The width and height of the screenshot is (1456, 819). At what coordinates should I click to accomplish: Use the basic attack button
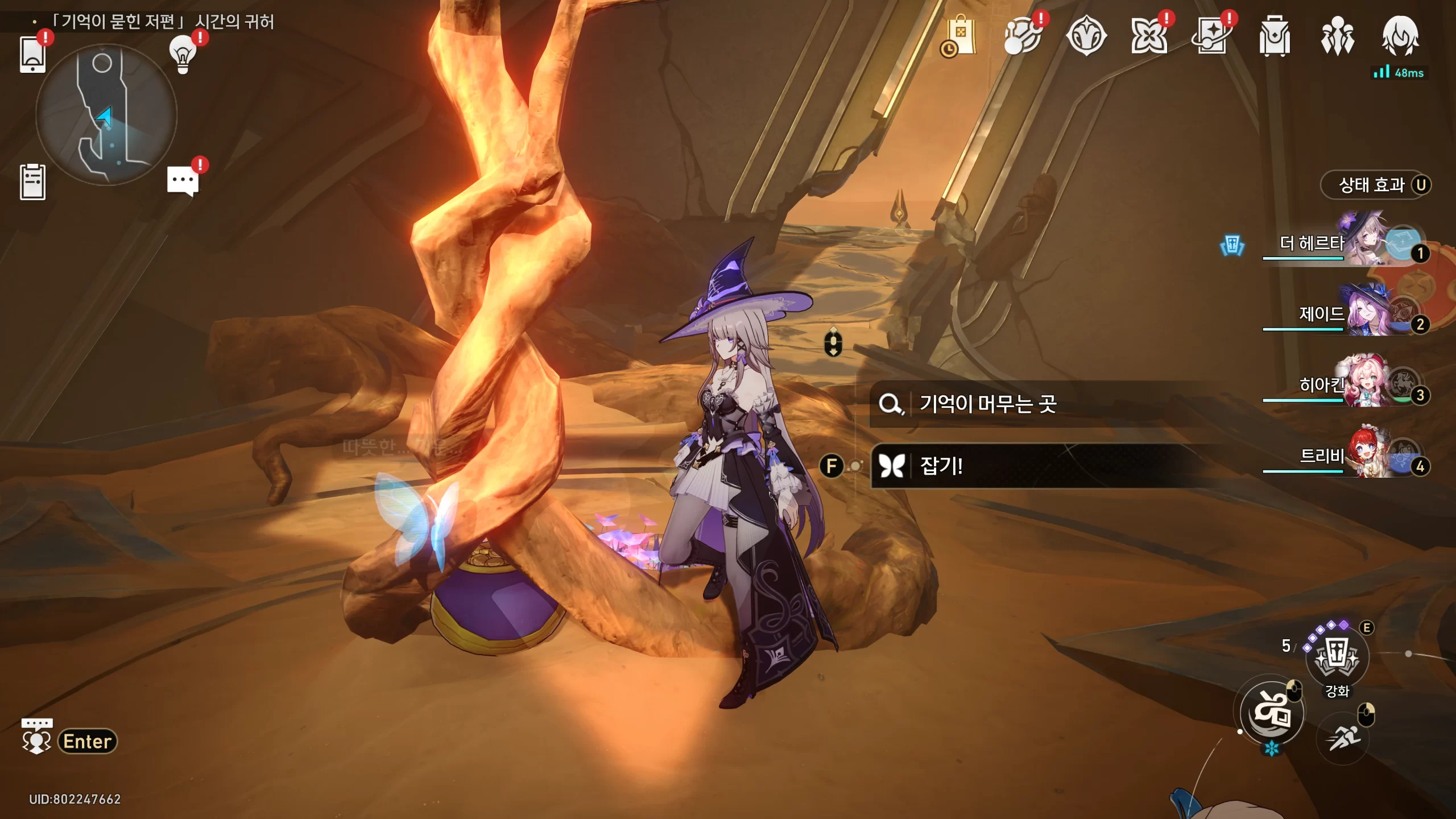click(1272, 713)
